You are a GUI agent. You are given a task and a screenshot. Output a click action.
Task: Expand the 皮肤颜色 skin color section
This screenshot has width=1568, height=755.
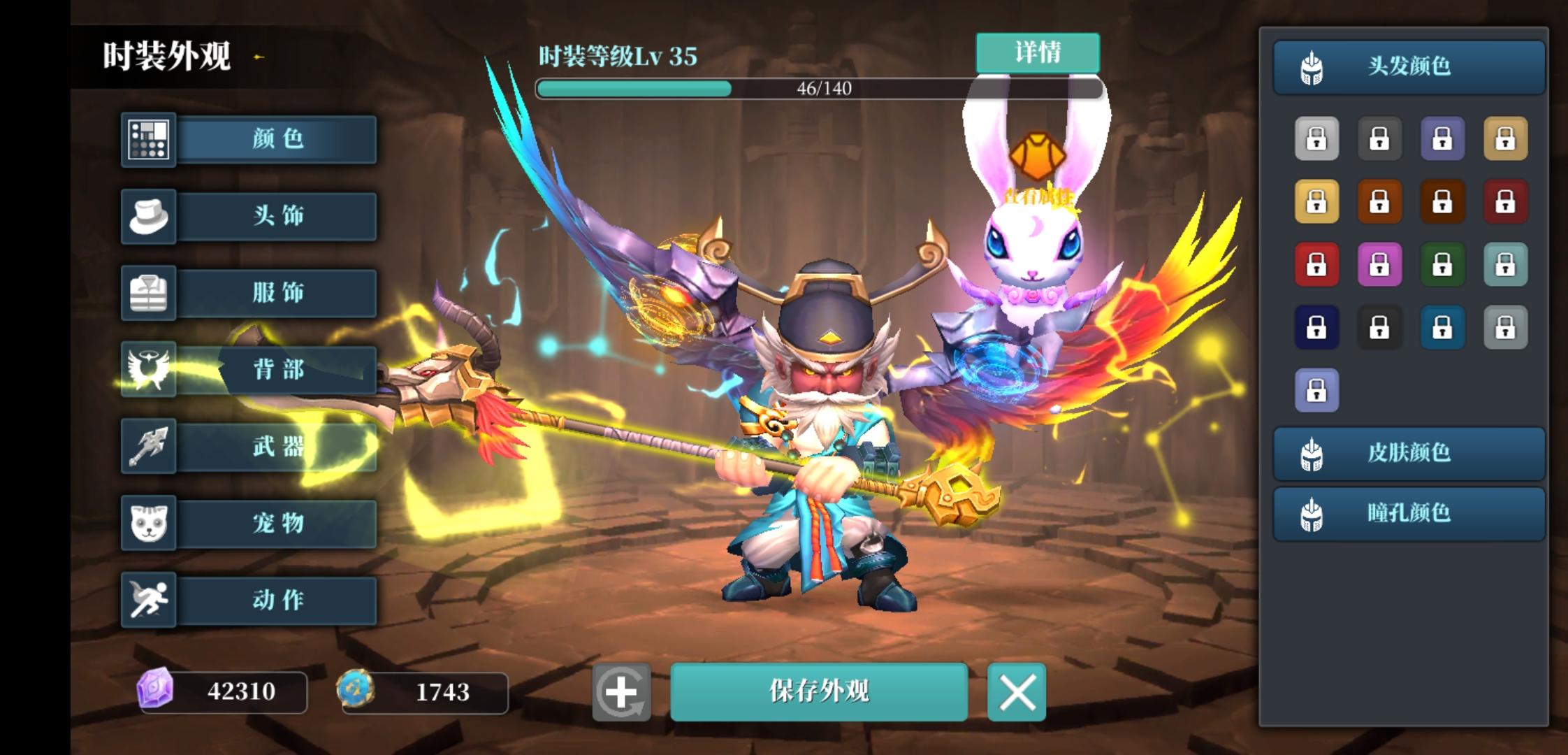(x=1408, y=453)
